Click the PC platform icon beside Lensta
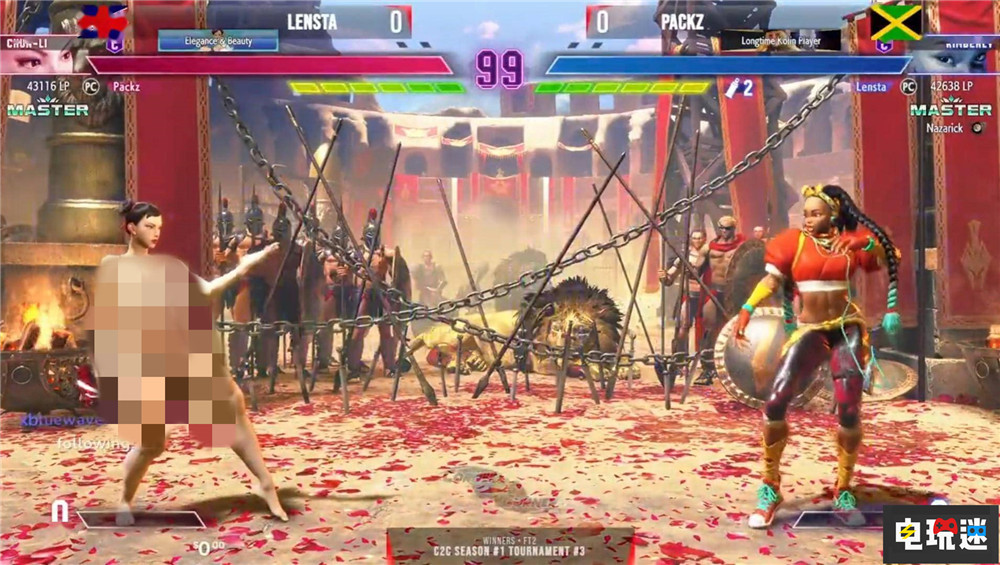 908,87
